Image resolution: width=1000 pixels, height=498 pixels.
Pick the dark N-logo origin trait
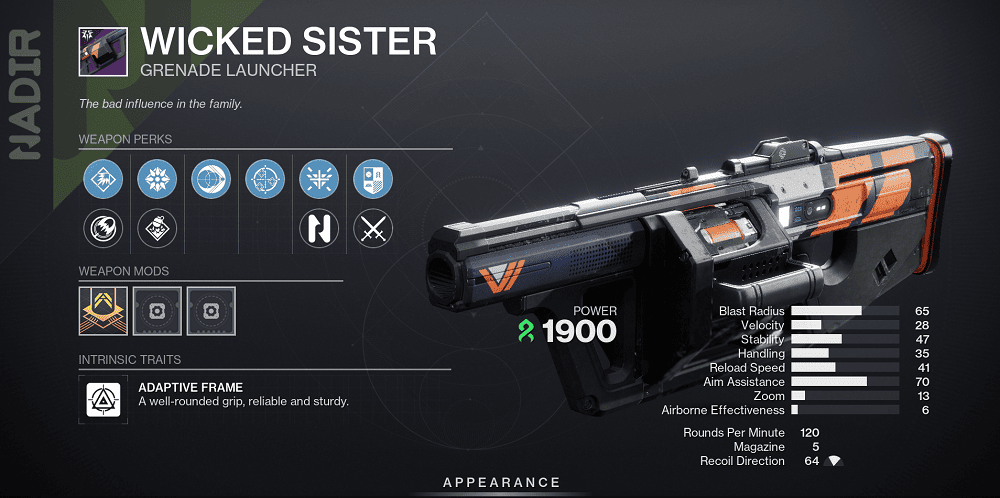point(319,230)
